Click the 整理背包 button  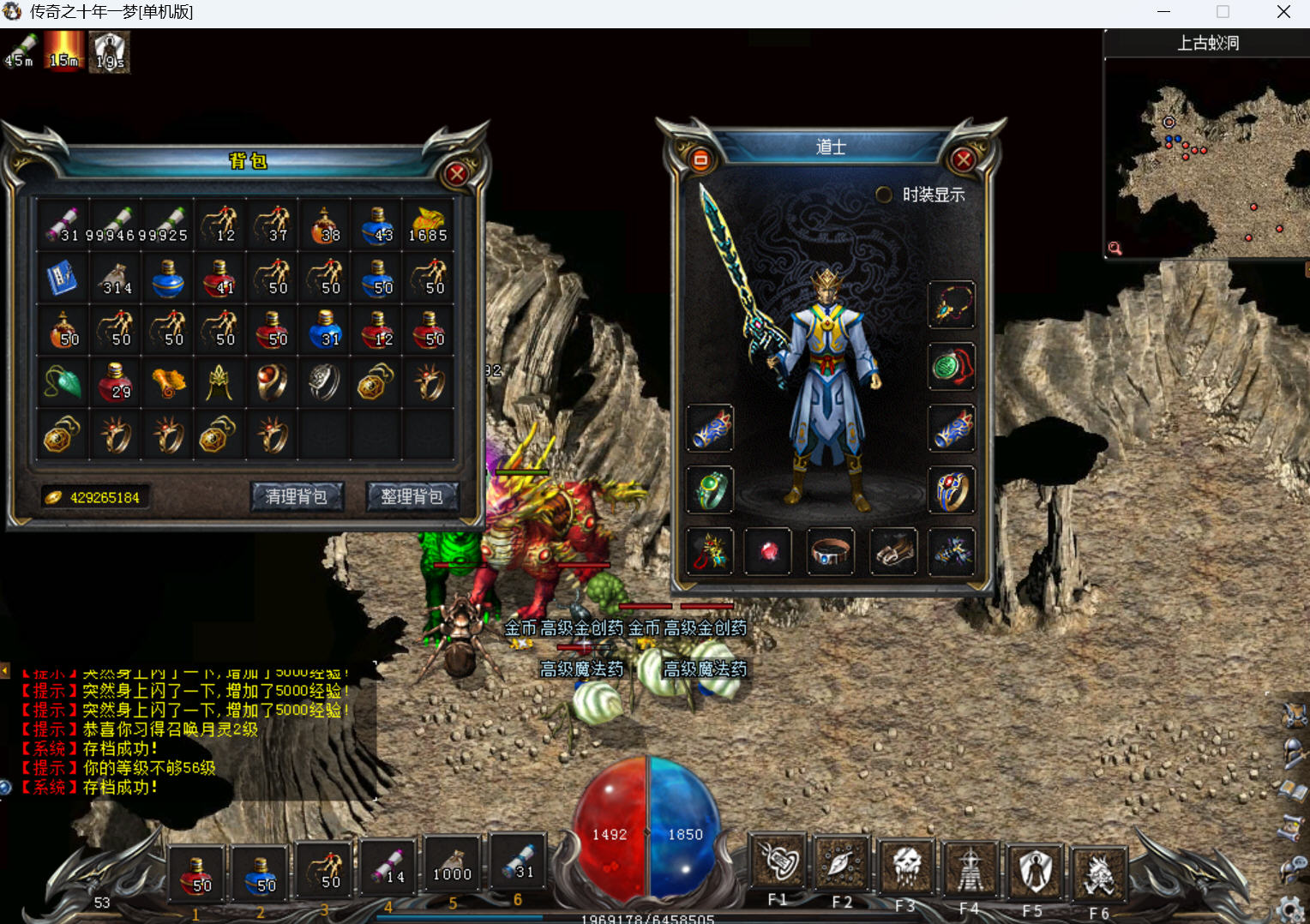pyautogui.click(x=412, y=496)
